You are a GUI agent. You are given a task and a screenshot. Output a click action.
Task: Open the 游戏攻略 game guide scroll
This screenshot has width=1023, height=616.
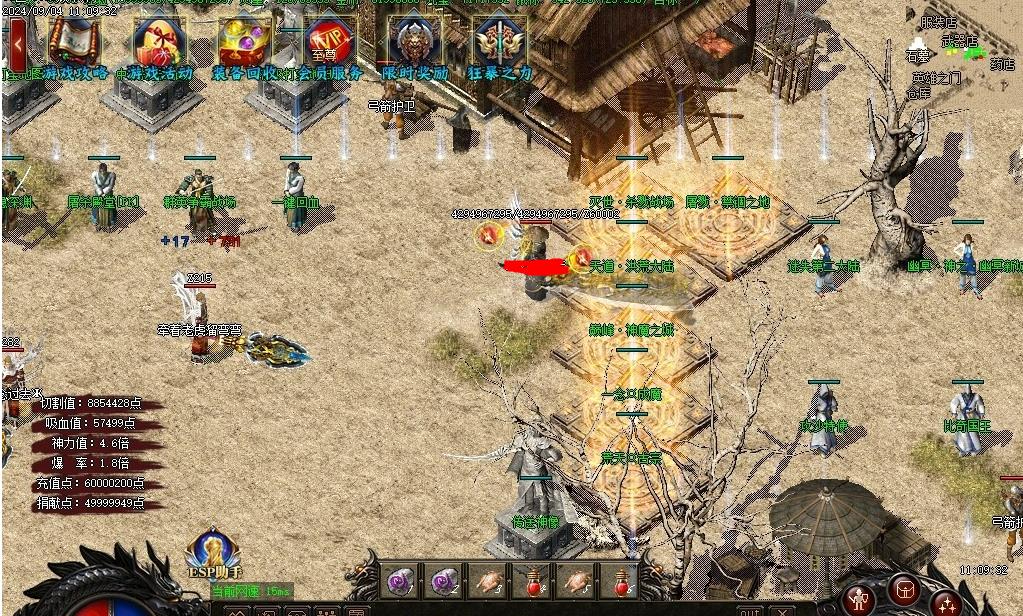click(74, 44)
